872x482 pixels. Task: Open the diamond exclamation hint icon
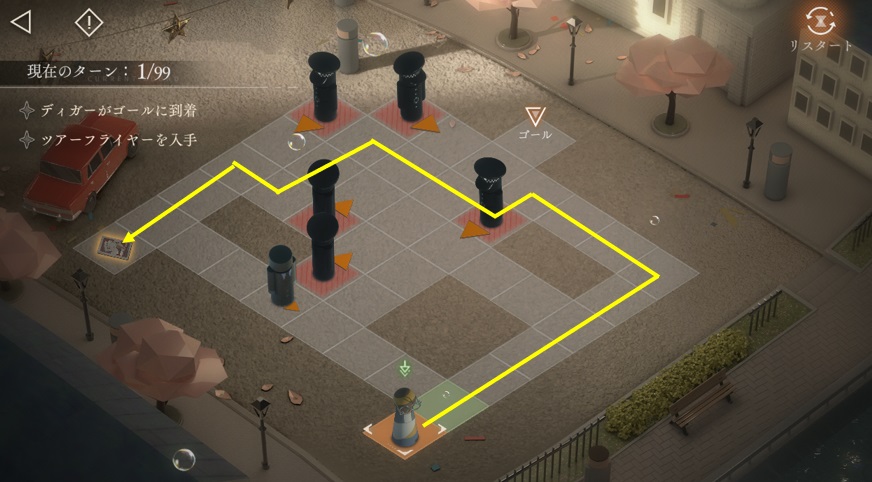(x=89, y=21)
